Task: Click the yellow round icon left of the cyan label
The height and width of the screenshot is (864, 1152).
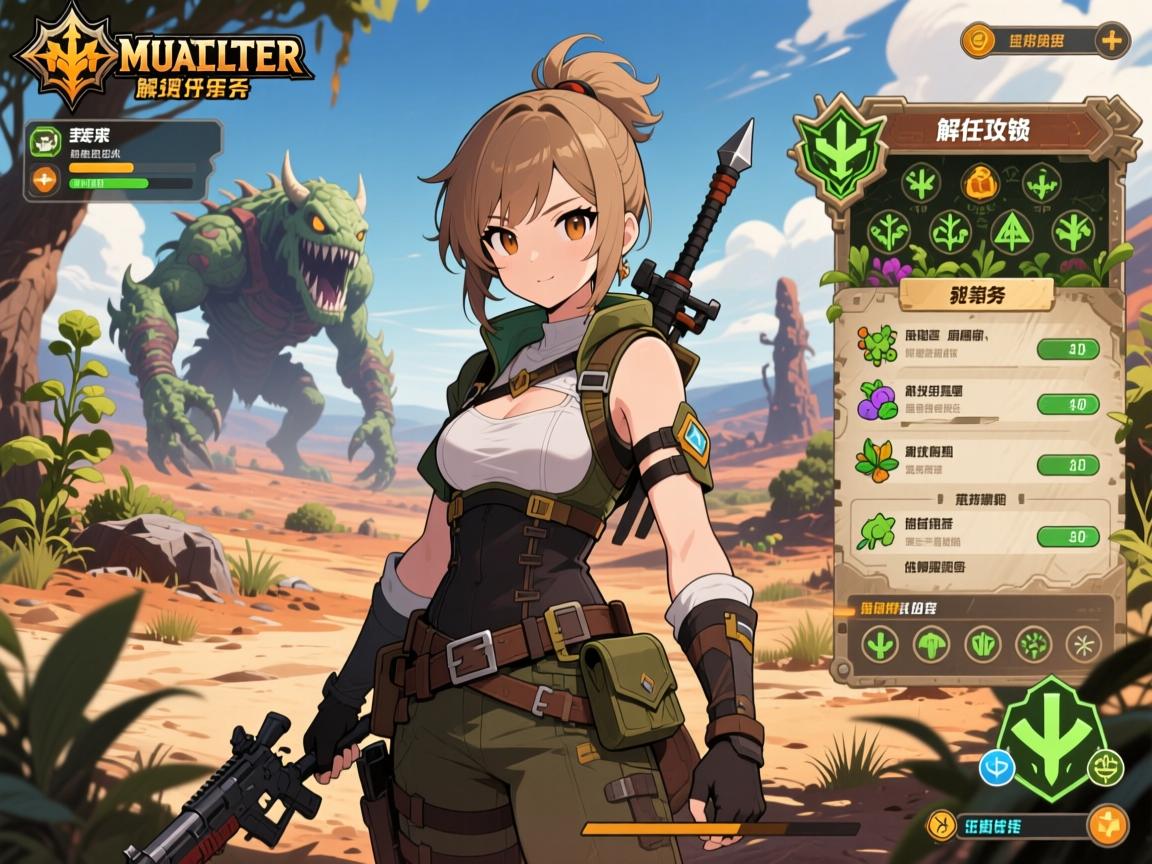Action: point(942,825)
